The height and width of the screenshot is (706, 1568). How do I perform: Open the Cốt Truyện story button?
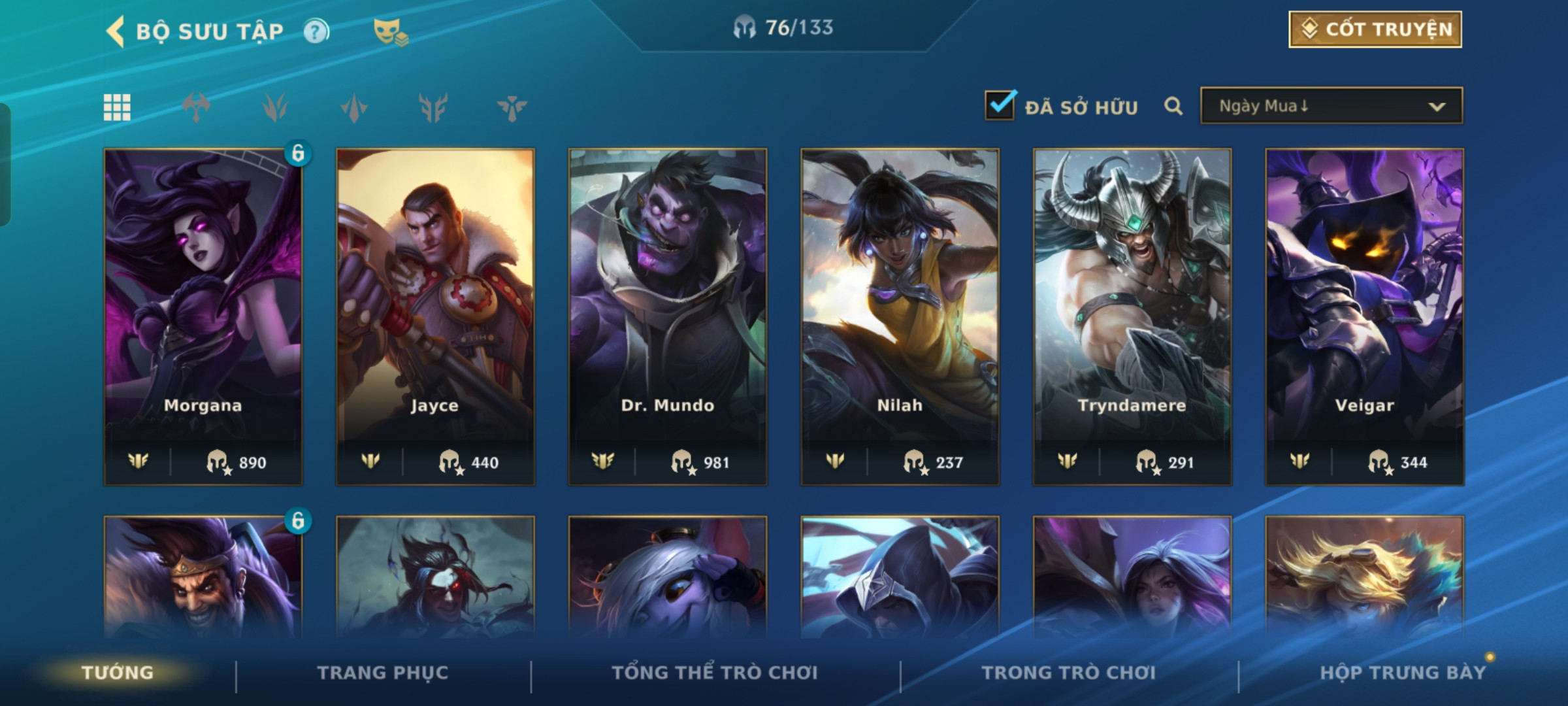[1375, 29]
